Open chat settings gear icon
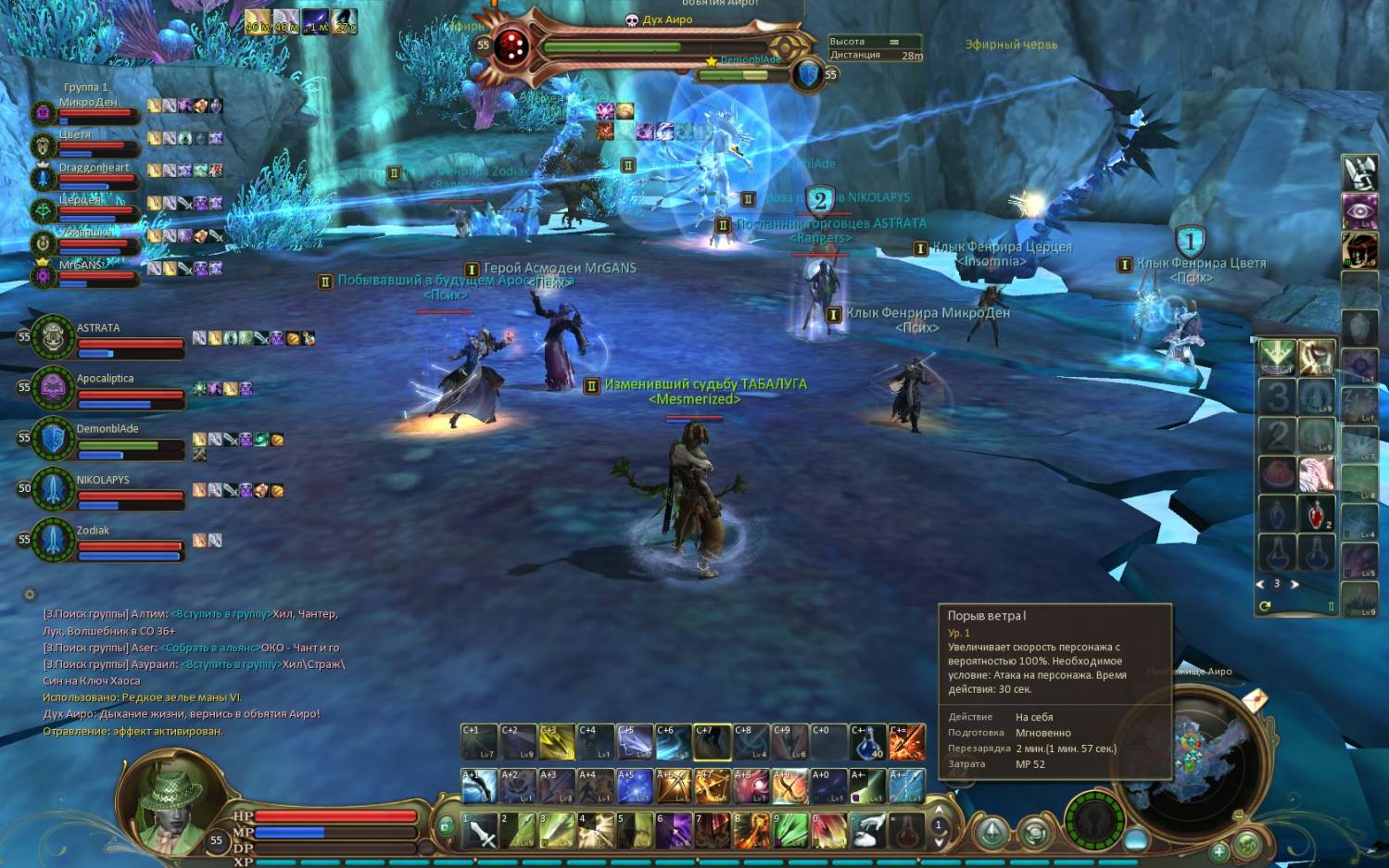Screen dimensions: 1389x868 (x=30, y=595)
